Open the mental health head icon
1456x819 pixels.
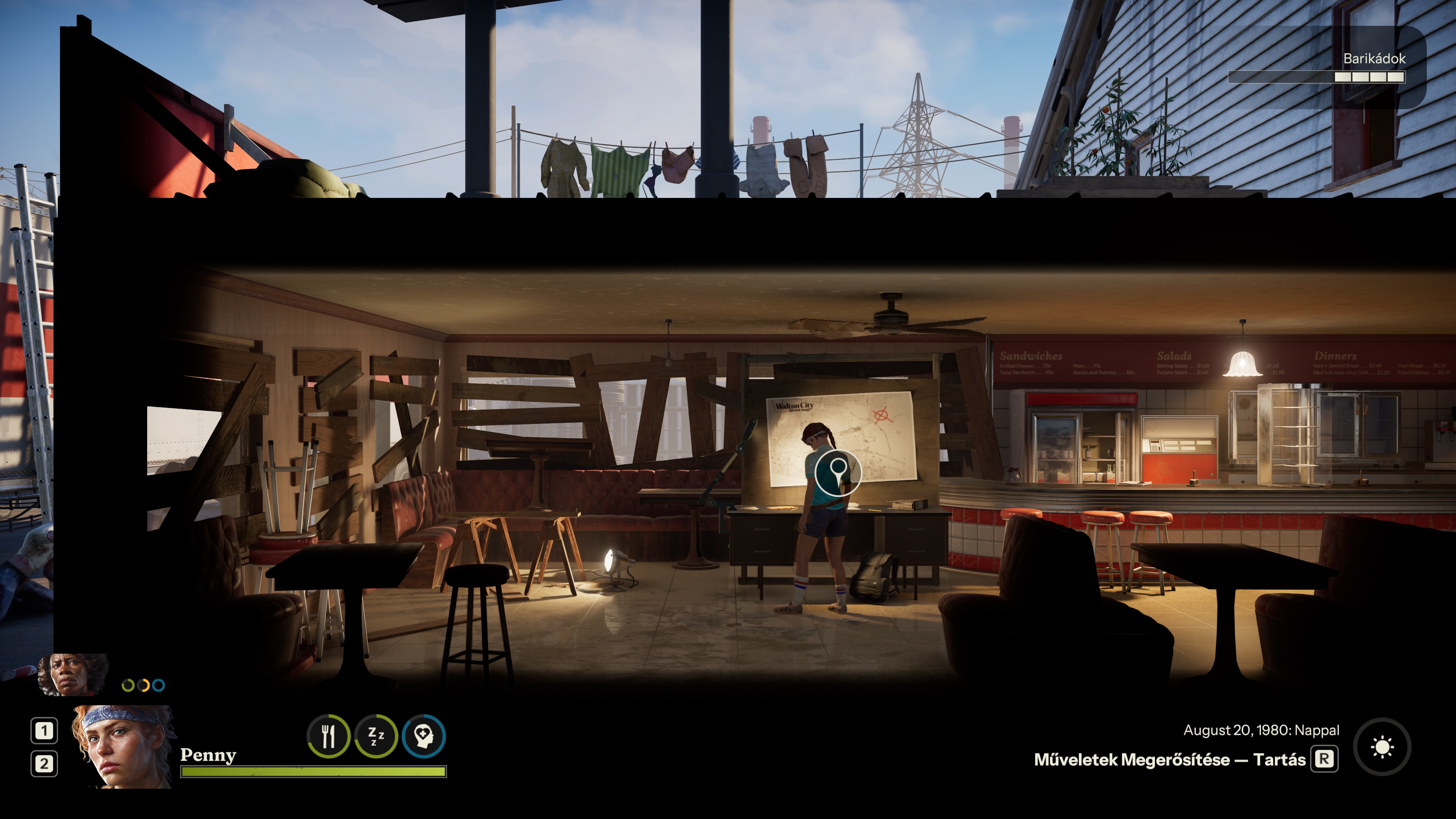[424, 736]
